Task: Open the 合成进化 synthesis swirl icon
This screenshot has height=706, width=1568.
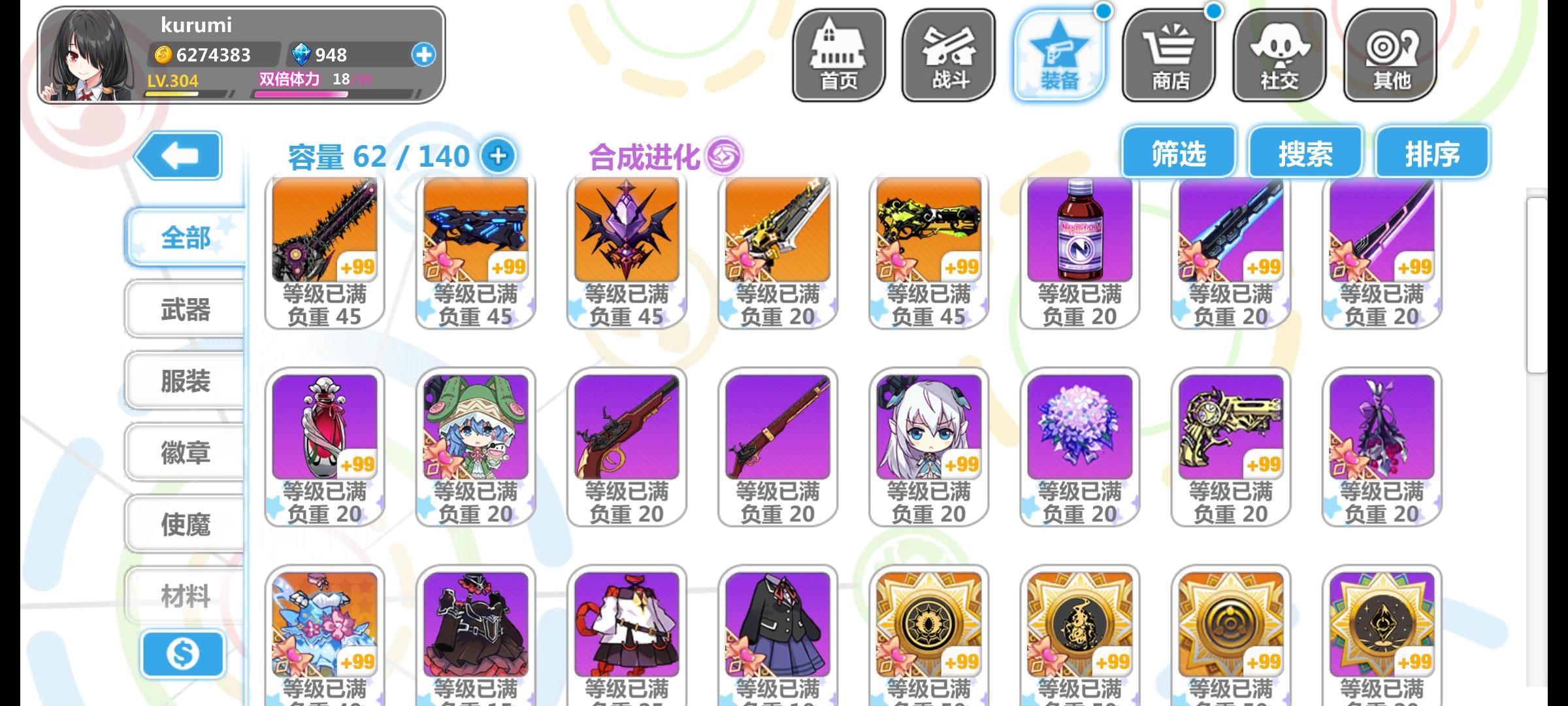Action: tap(725, 154)
